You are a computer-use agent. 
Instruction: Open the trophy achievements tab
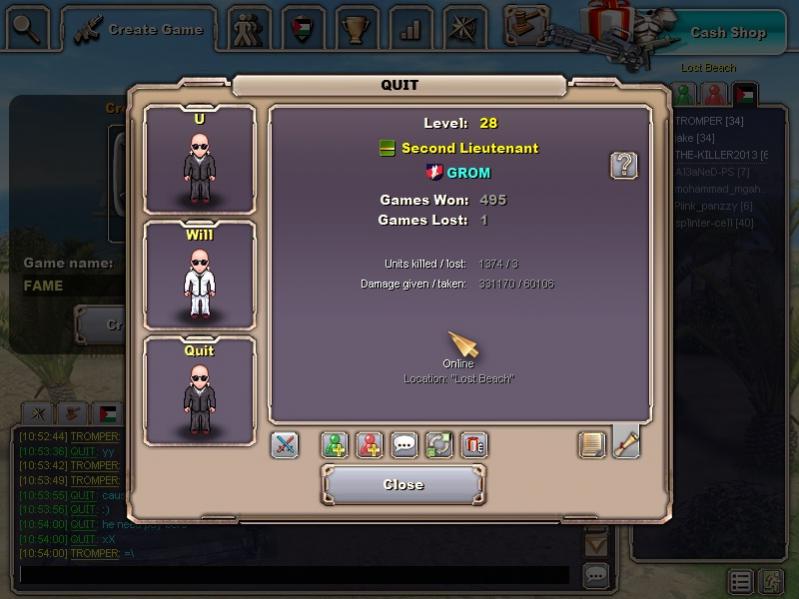tap(354, 29)
